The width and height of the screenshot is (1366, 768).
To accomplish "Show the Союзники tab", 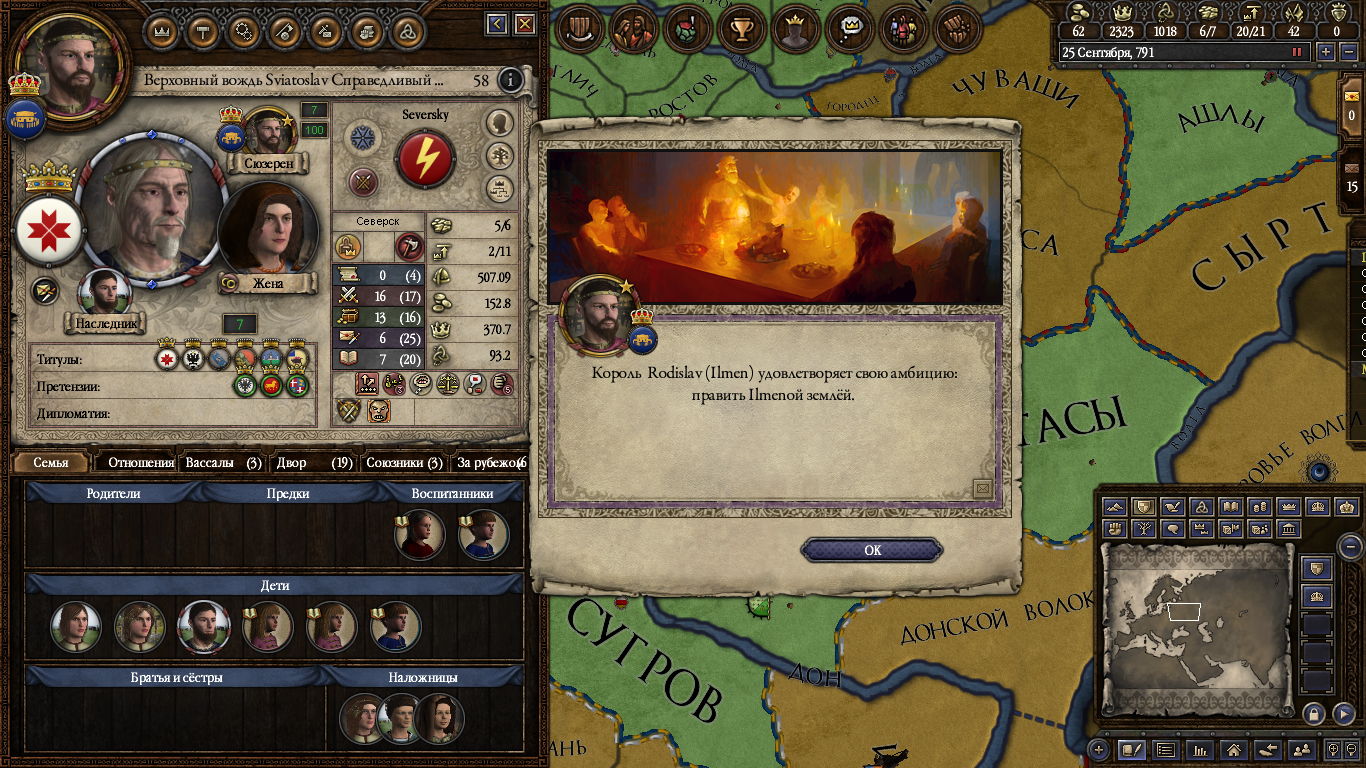I will [x=404, y=463].
